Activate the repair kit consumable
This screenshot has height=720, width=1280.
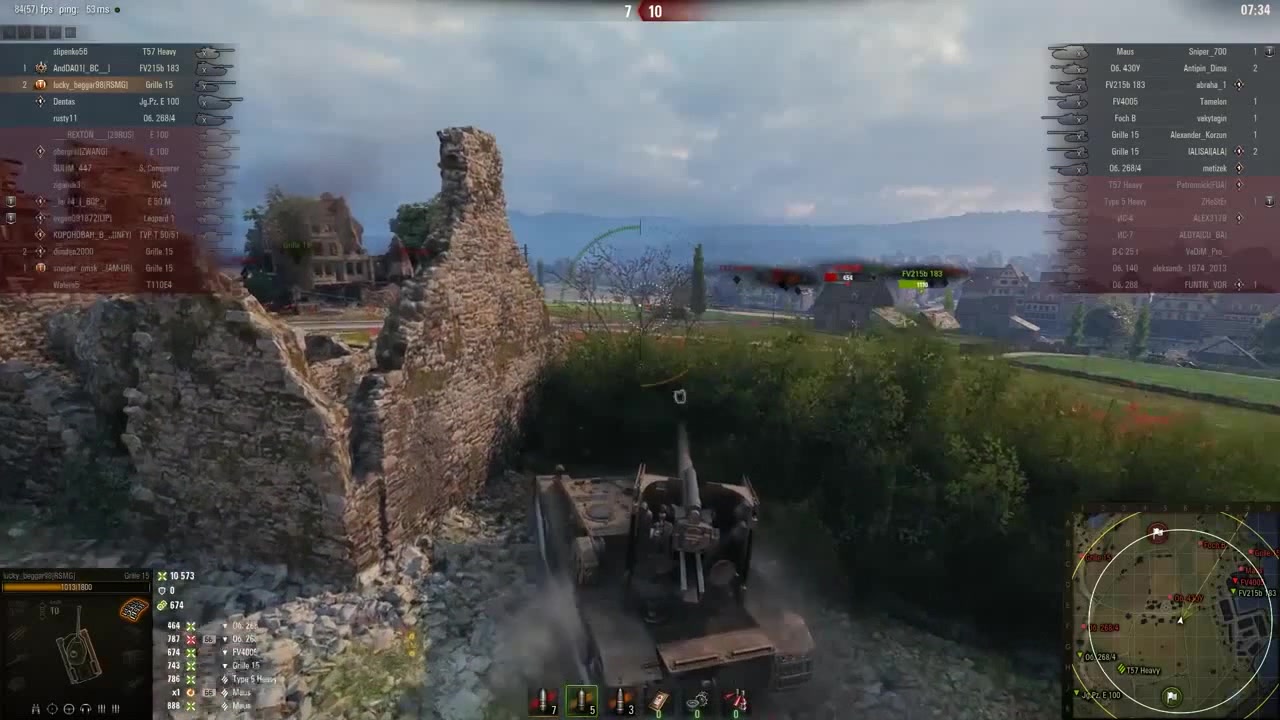click(698, 701)
